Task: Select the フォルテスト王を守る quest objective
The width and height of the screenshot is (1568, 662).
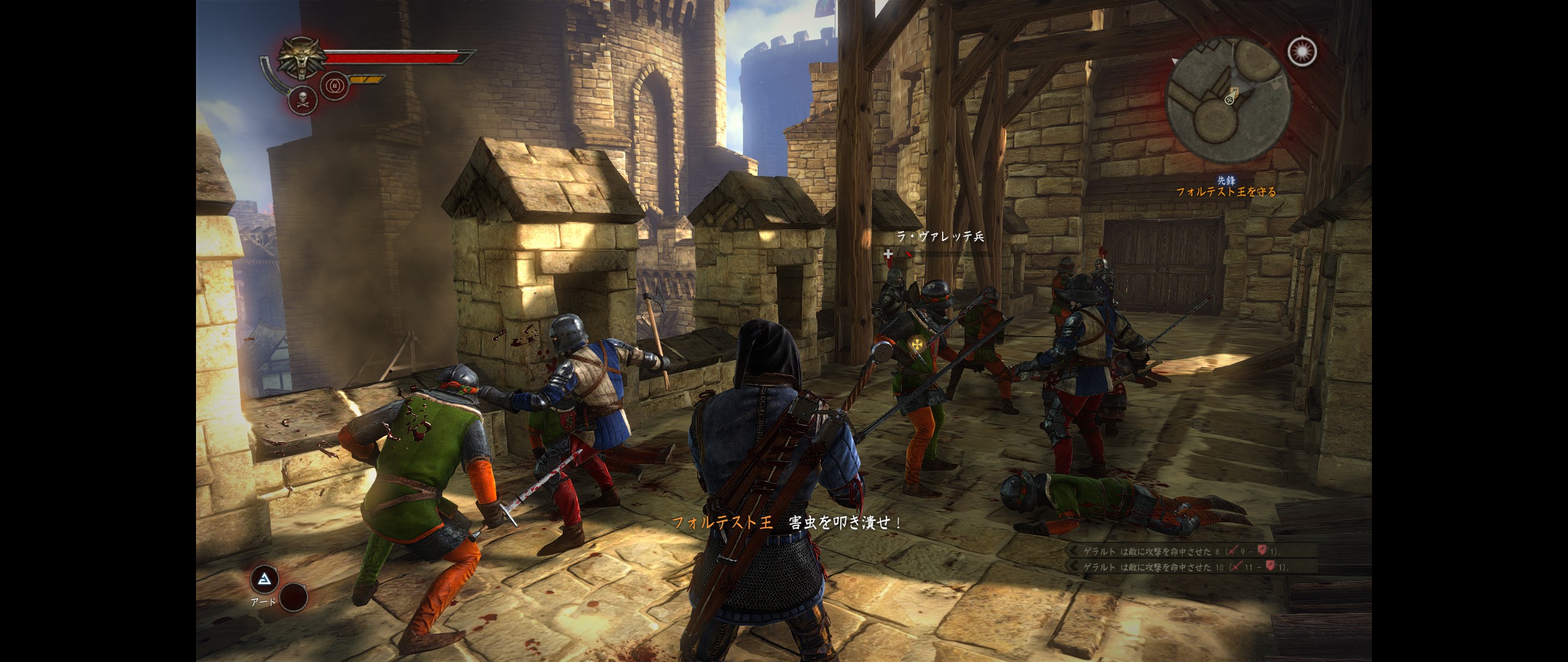Action: point(1226,192)
